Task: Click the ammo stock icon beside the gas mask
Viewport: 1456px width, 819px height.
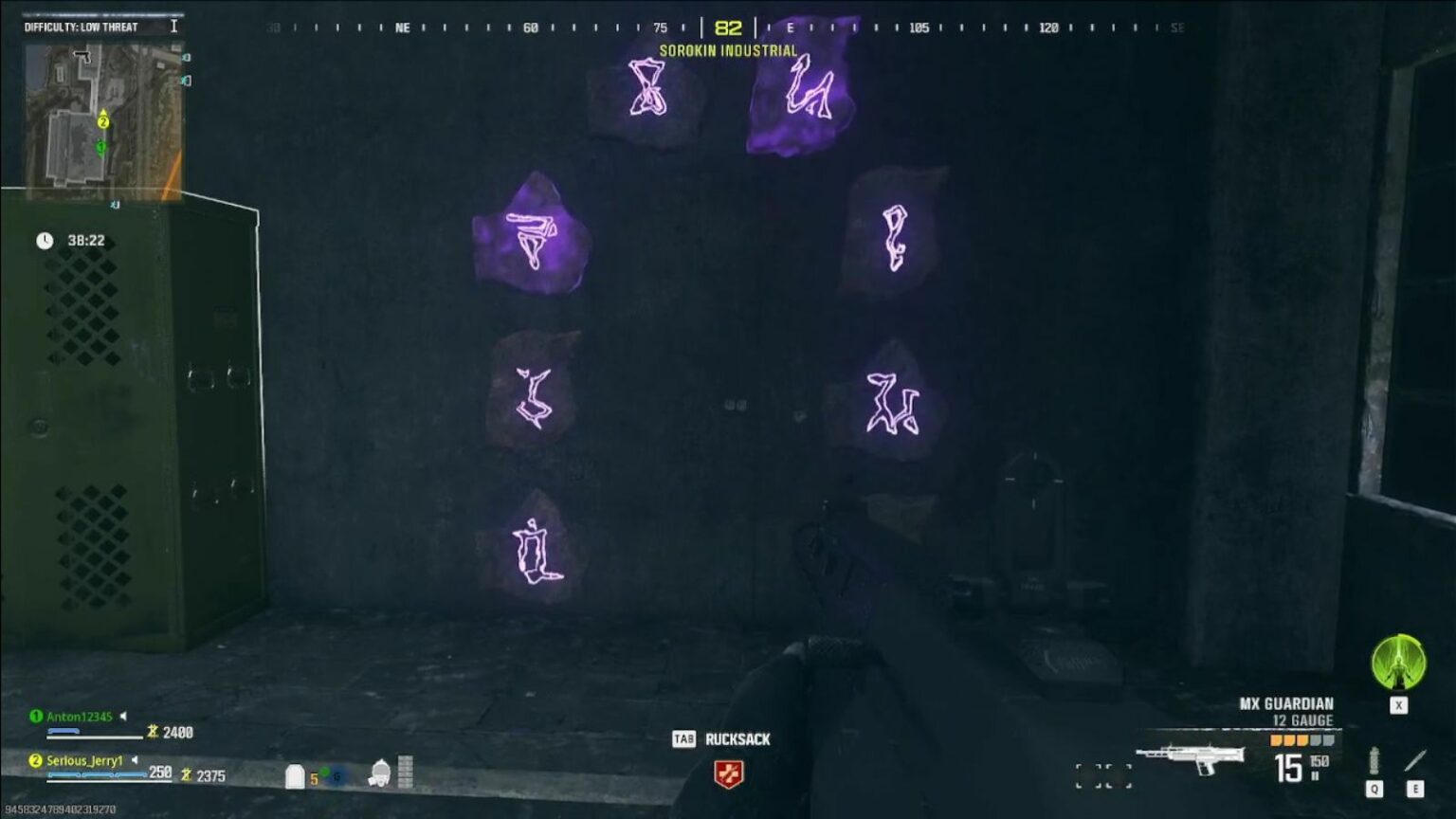Action: click(407, 770)
